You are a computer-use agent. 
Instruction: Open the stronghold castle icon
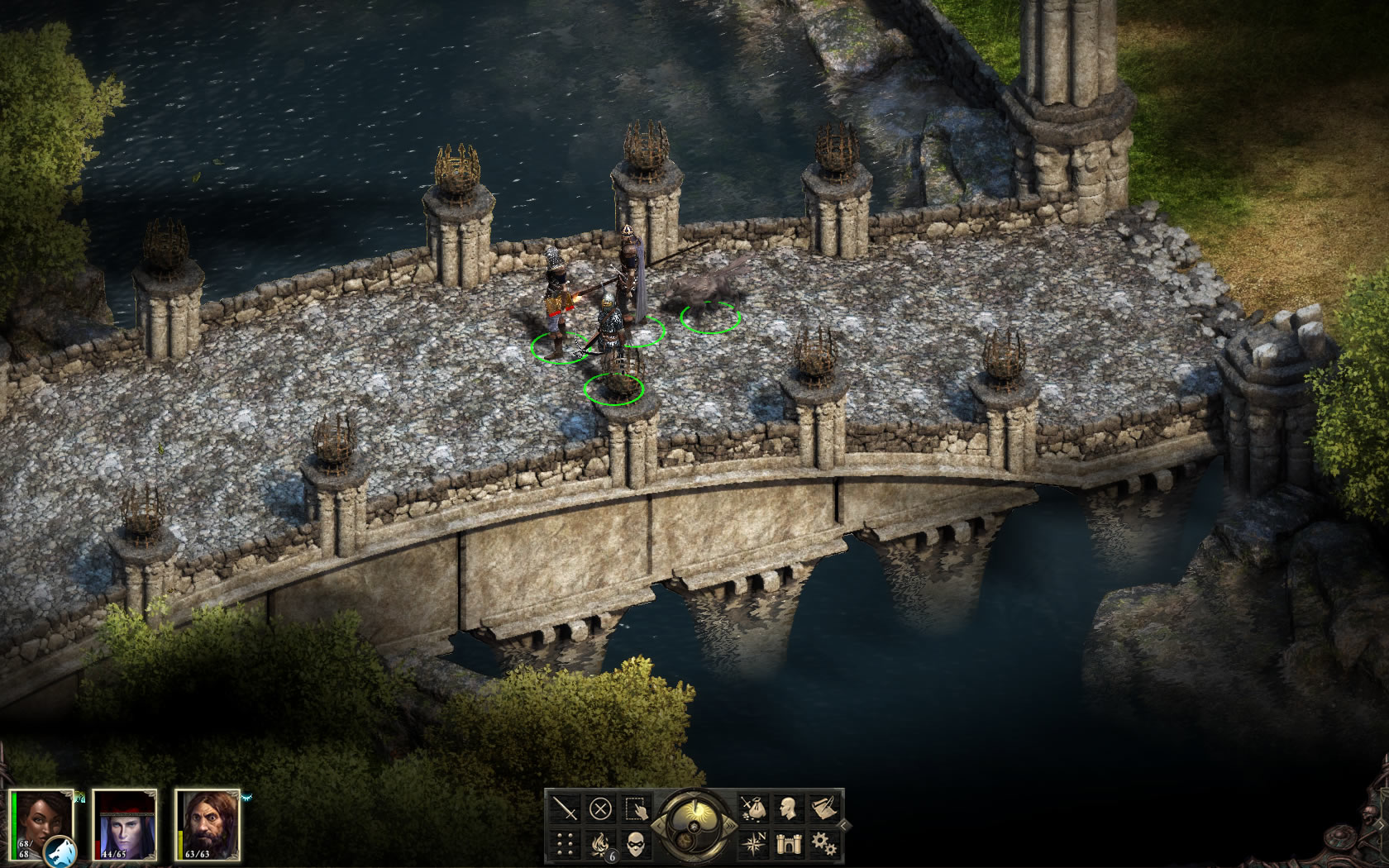pos(788,842)
